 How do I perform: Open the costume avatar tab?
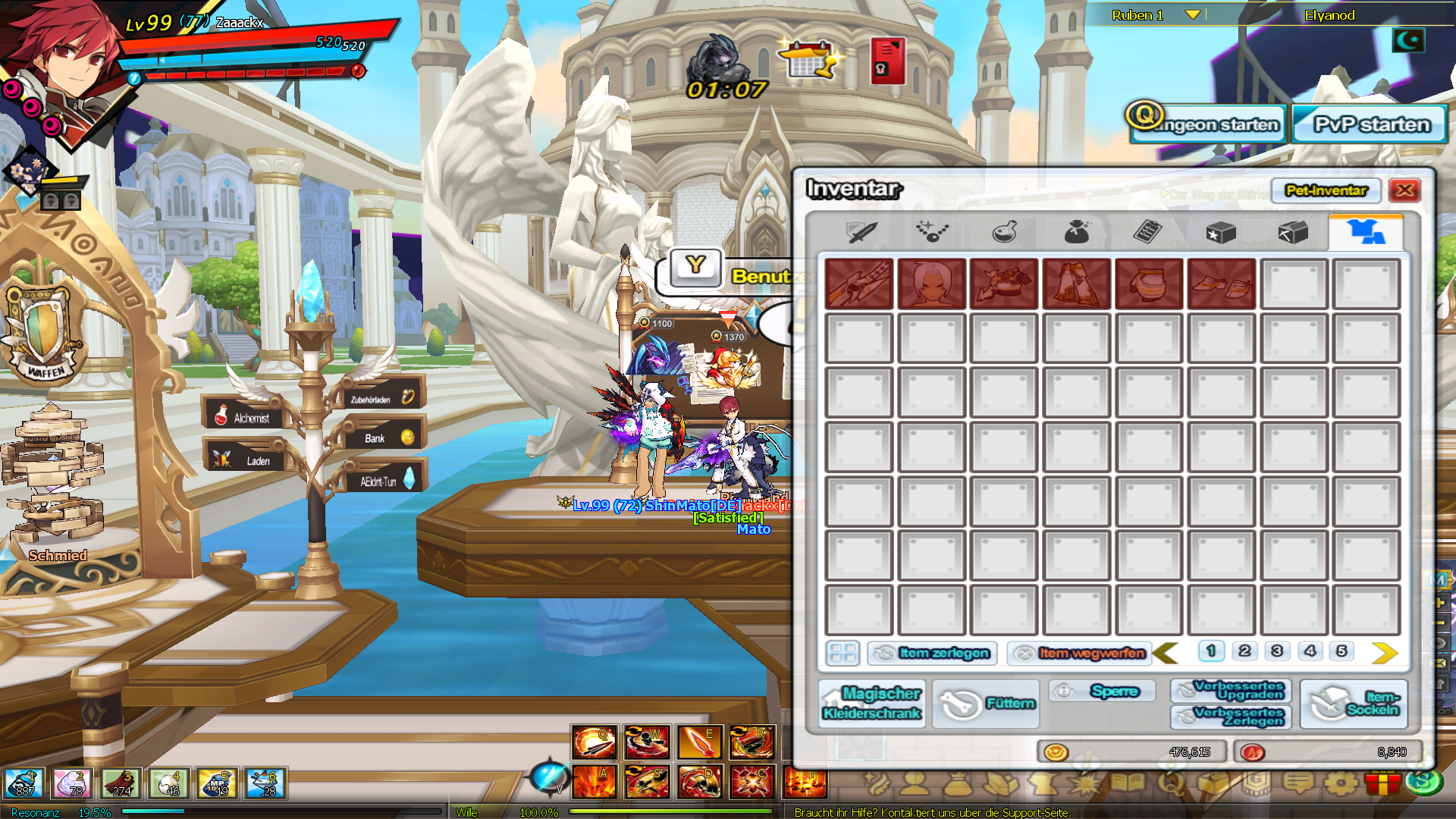click(x=1366, y=232)
